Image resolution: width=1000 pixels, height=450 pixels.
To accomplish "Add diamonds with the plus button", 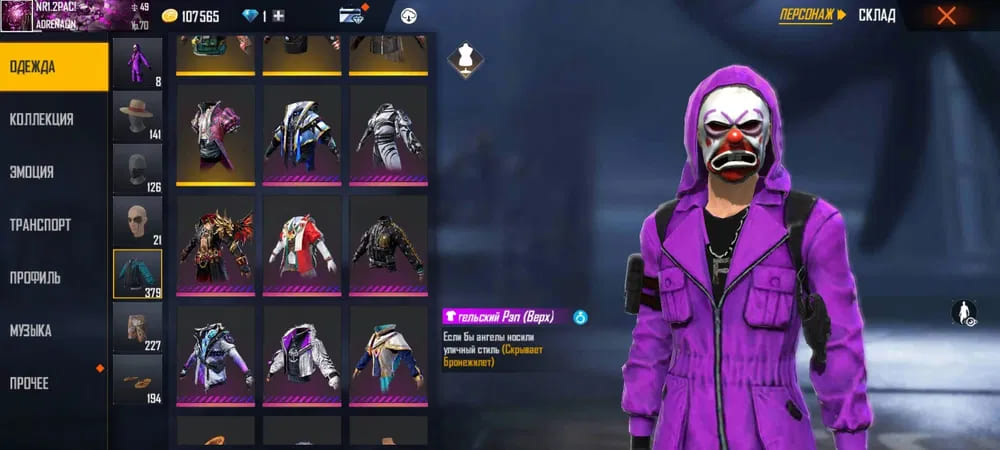I will [279, 16].
